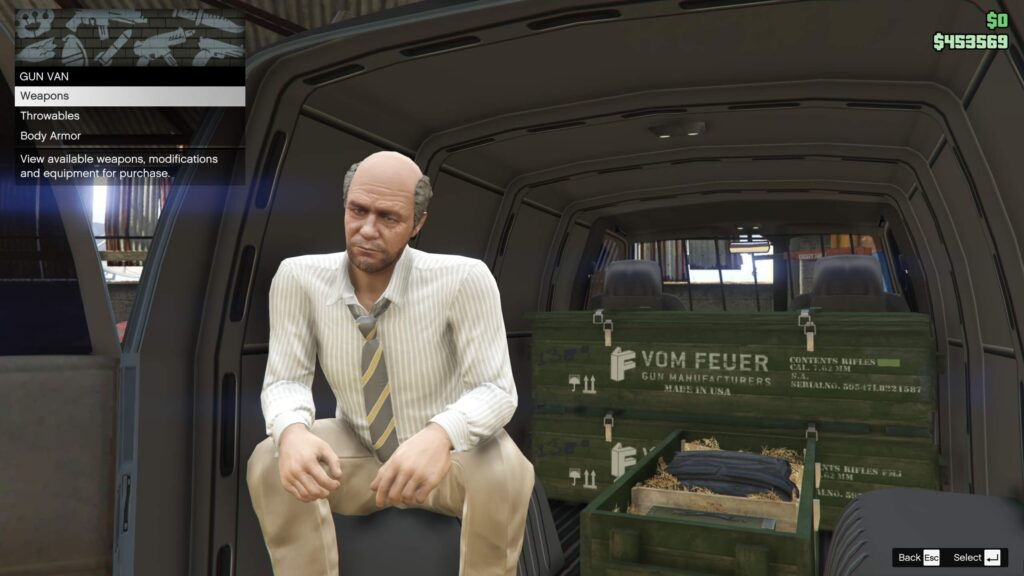Click the Back button
Image resolution: width=1024 pixels, height=576 pixels.
point(918,557)
